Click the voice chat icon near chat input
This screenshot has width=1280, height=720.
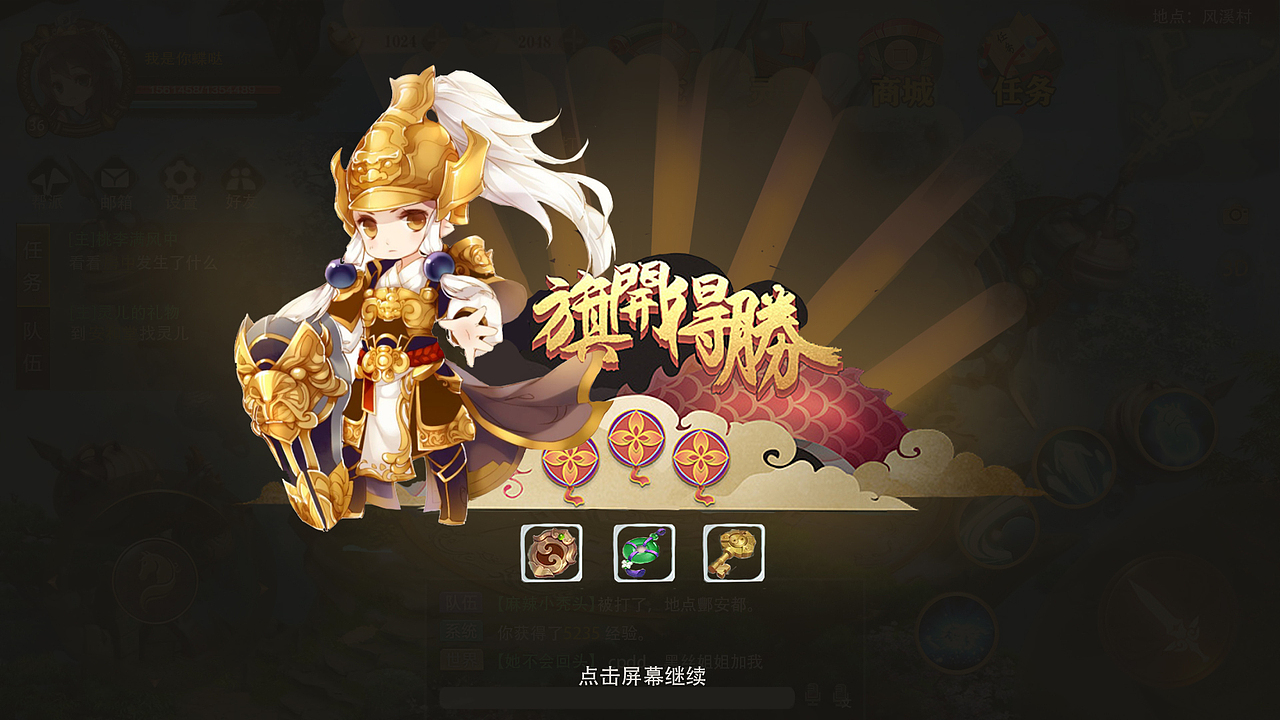[812, 695]
